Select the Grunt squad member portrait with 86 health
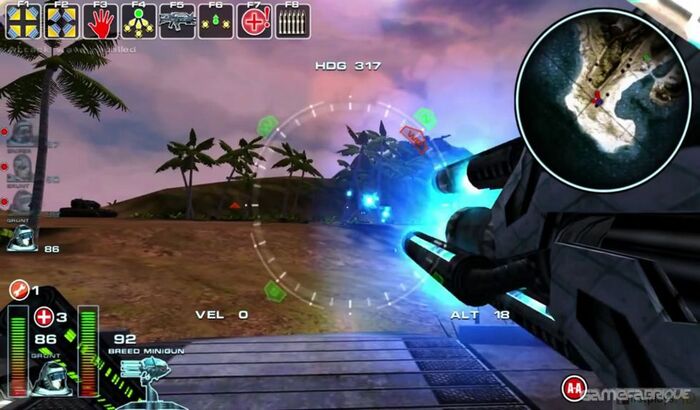Screen dimensions: 700x410 [x=22, y=238]
